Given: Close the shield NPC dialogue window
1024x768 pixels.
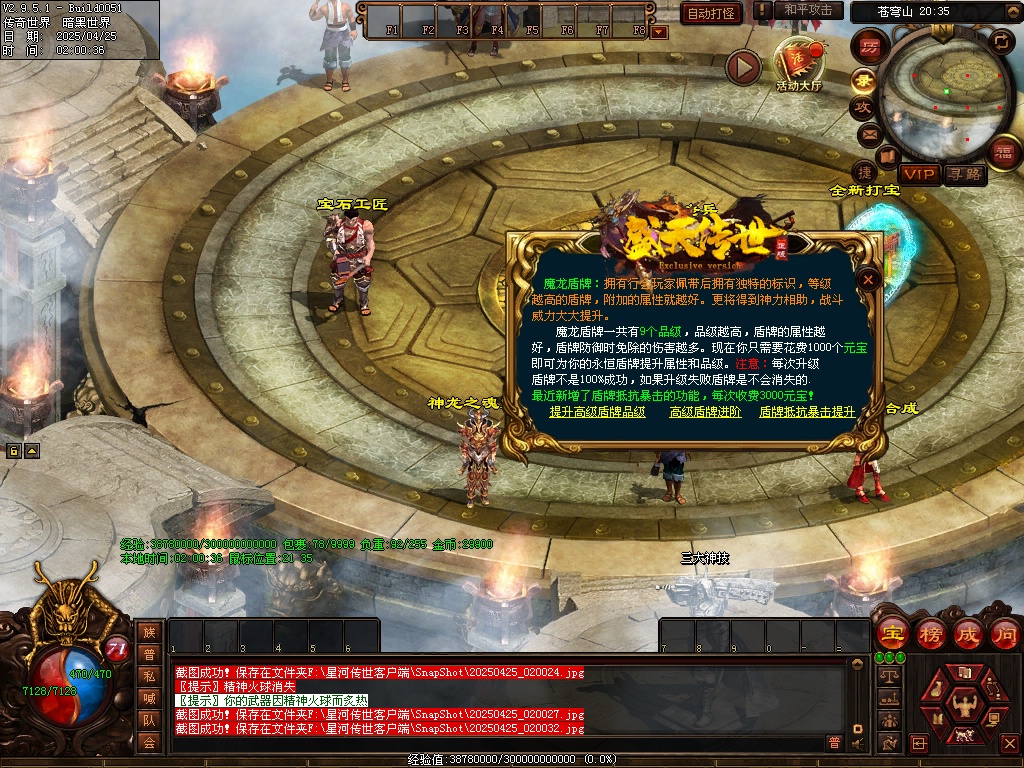Looking at the screenshot, I should point(869,280).
